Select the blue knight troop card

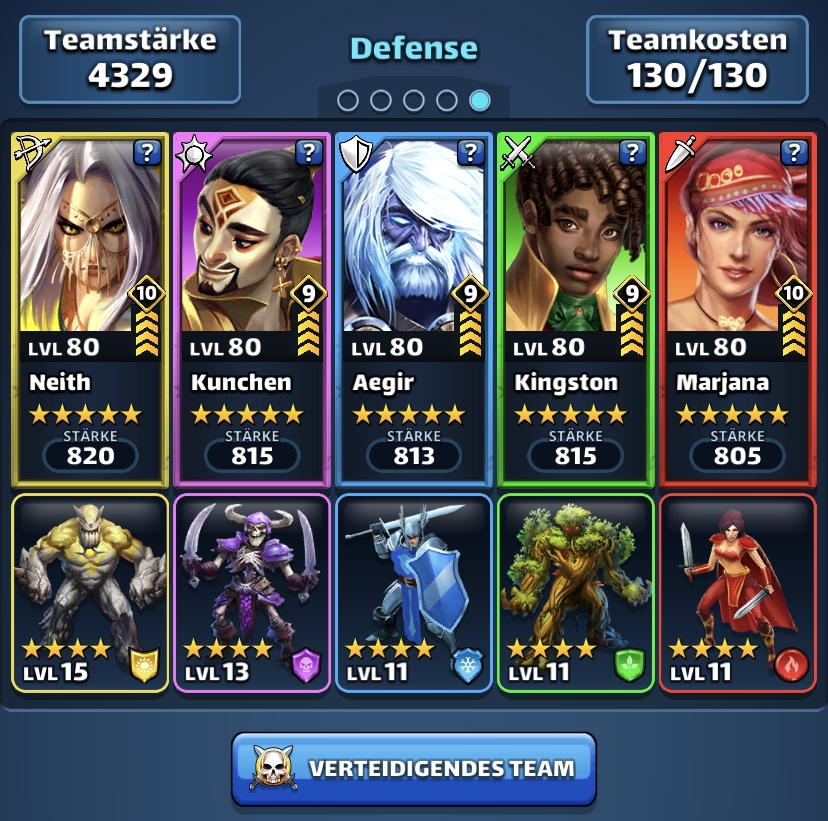(x=414, y=593)
